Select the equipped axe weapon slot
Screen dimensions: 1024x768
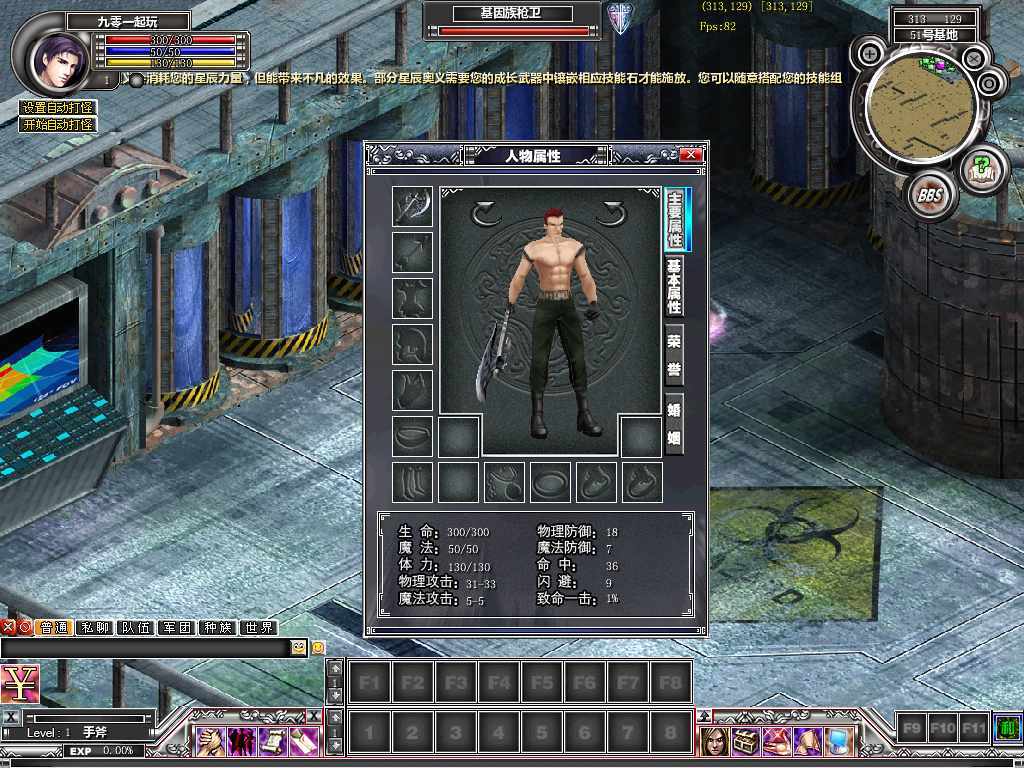coord(412,207)
